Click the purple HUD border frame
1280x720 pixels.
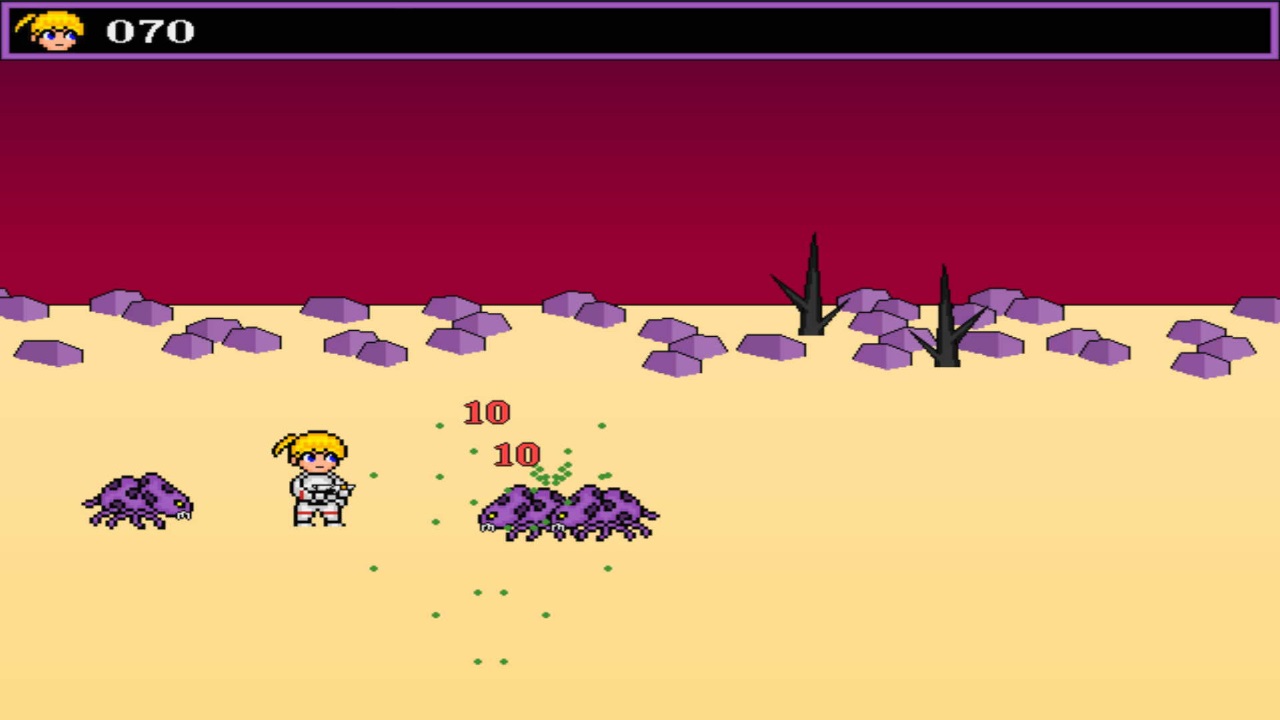(x=640, y=5)
